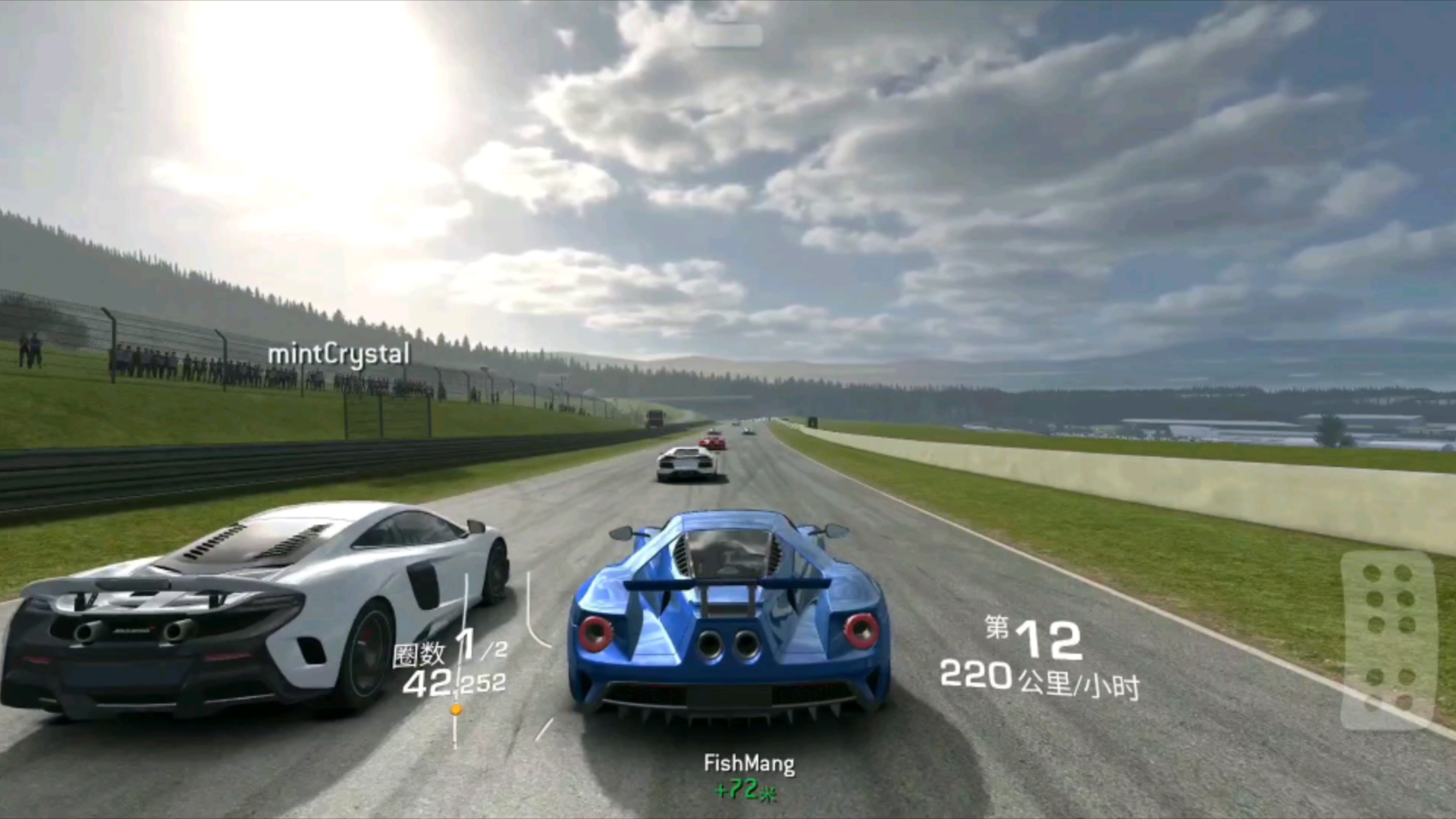Screen dimensions: 1456x819
Task: Tap the faint pause button in the sky
Action: [x=726, y=36]
